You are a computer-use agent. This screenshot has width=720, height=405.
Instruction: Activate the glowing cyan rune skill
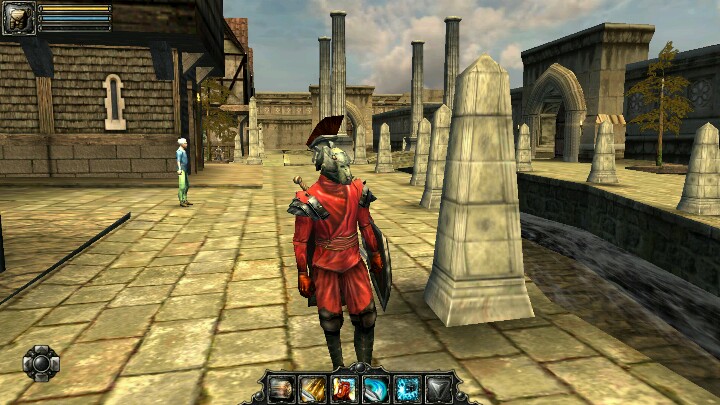point(407,389)
